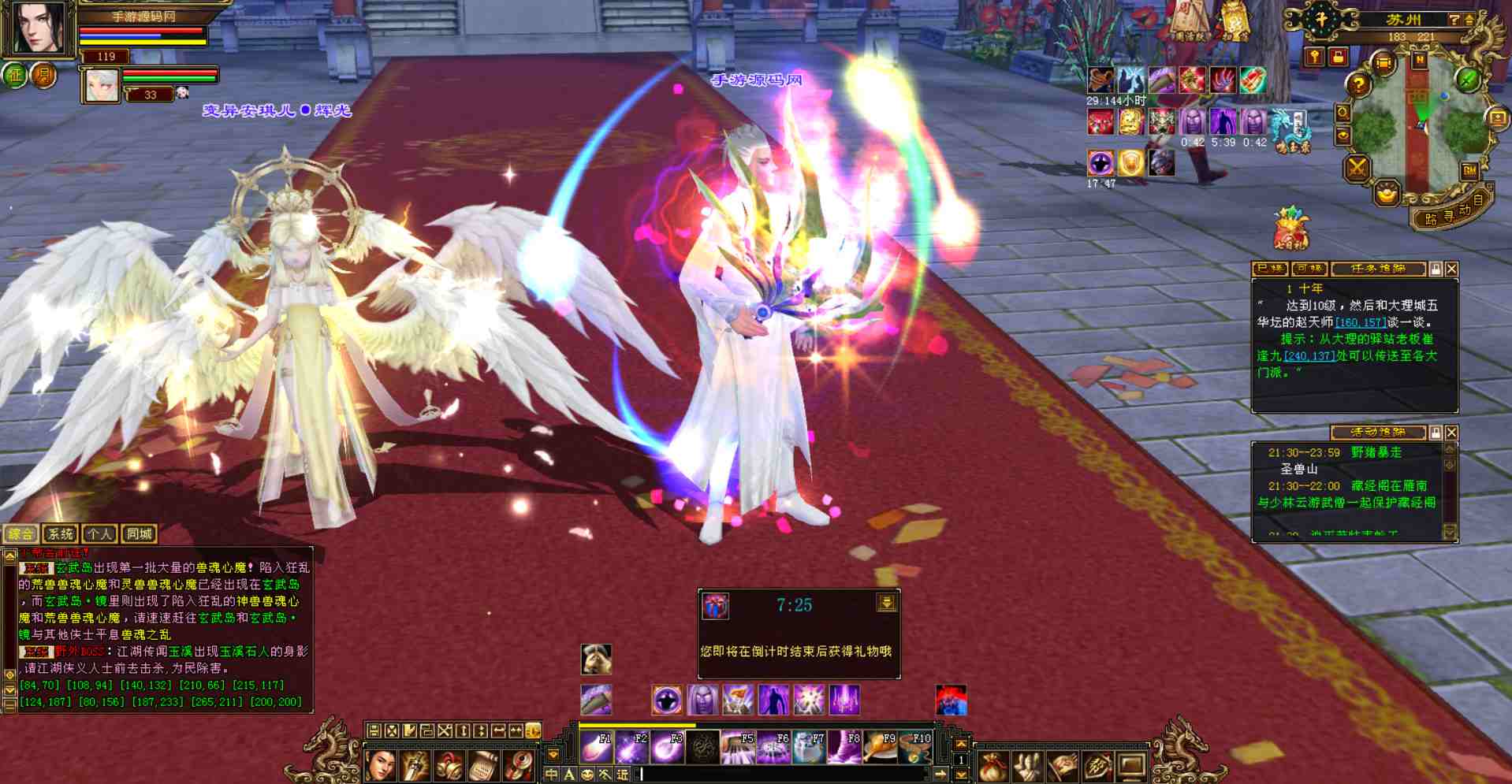Viewport: 1512px width, 784px height.
Task: Click the orange 月 round button
Action: pyautogui.click(x=44, y=76)
